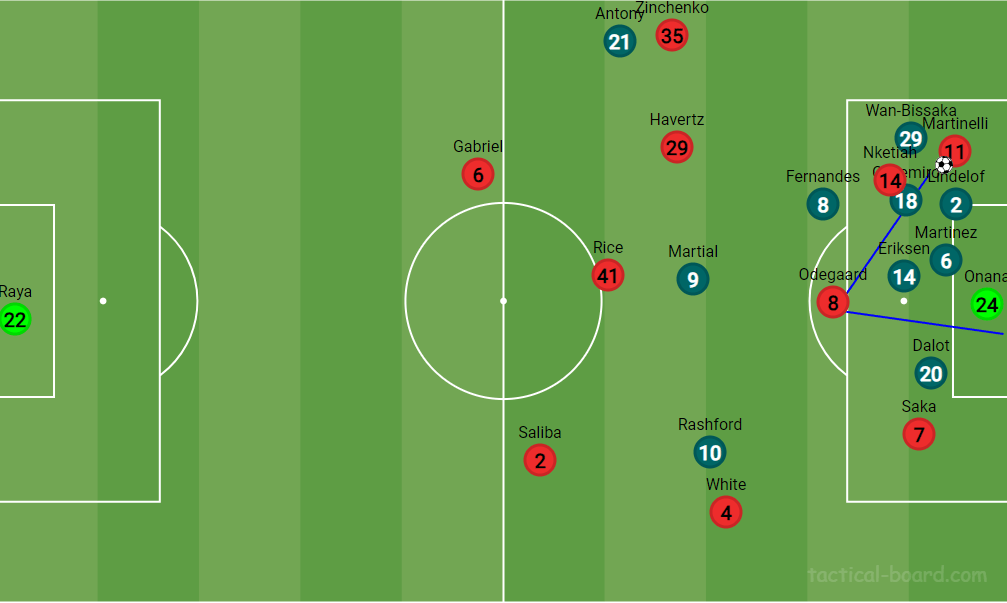Select Fernandes' teal number 8 token

pyautogui.click(x=823, y=205)
